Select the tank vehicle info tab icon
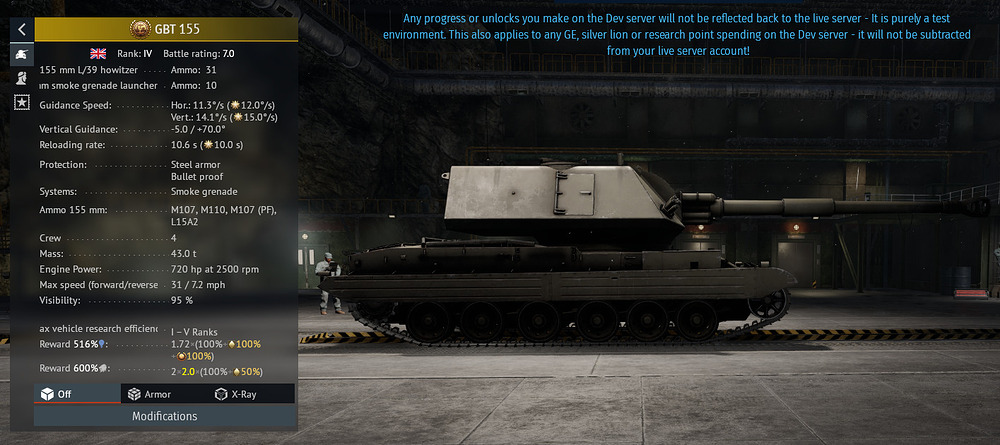Viewport: 1000px width, 445px height. [21, 54]
